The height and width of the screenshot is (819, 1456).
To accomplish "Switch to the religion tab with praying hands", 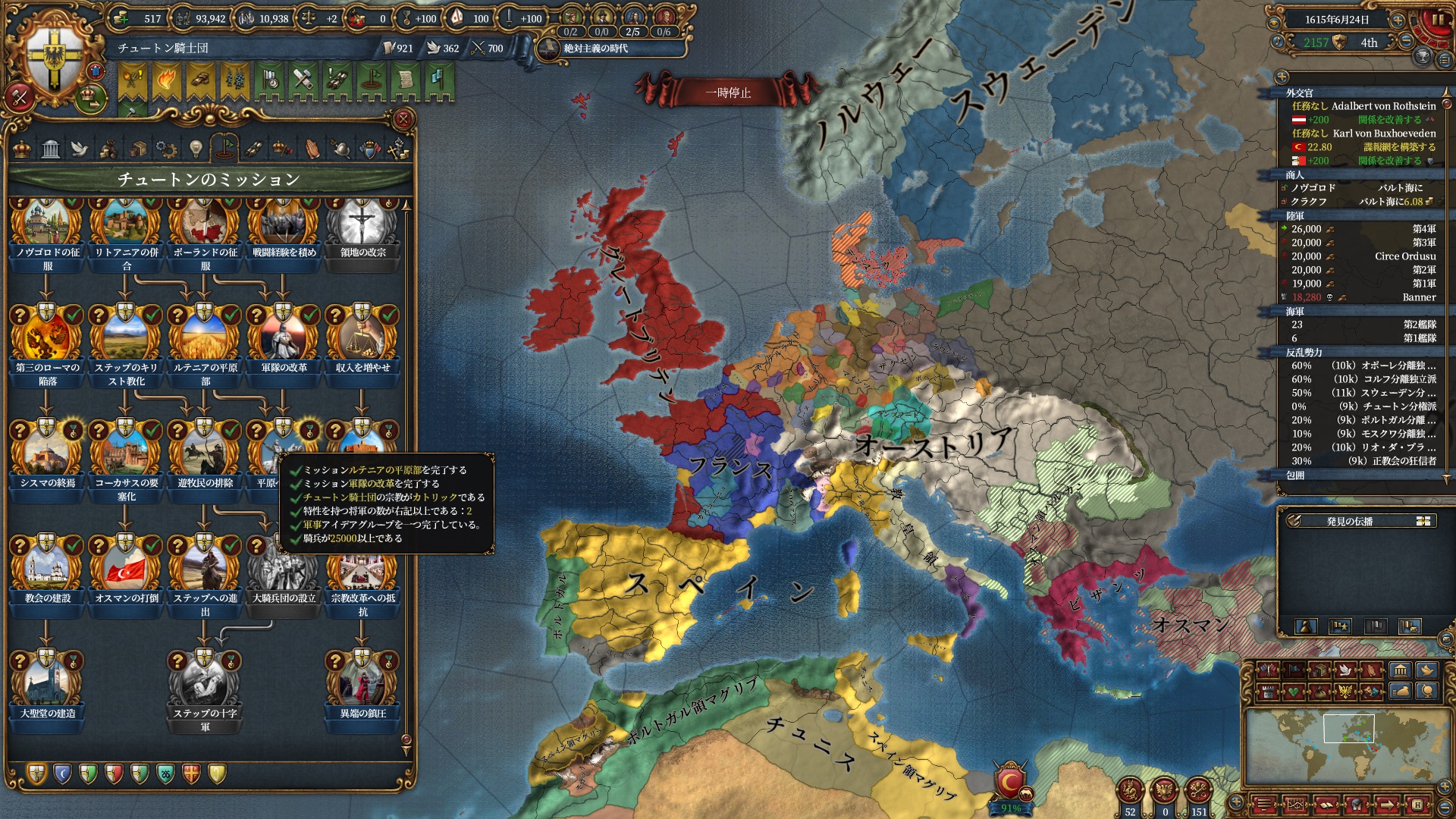I will tap(312, 149).
